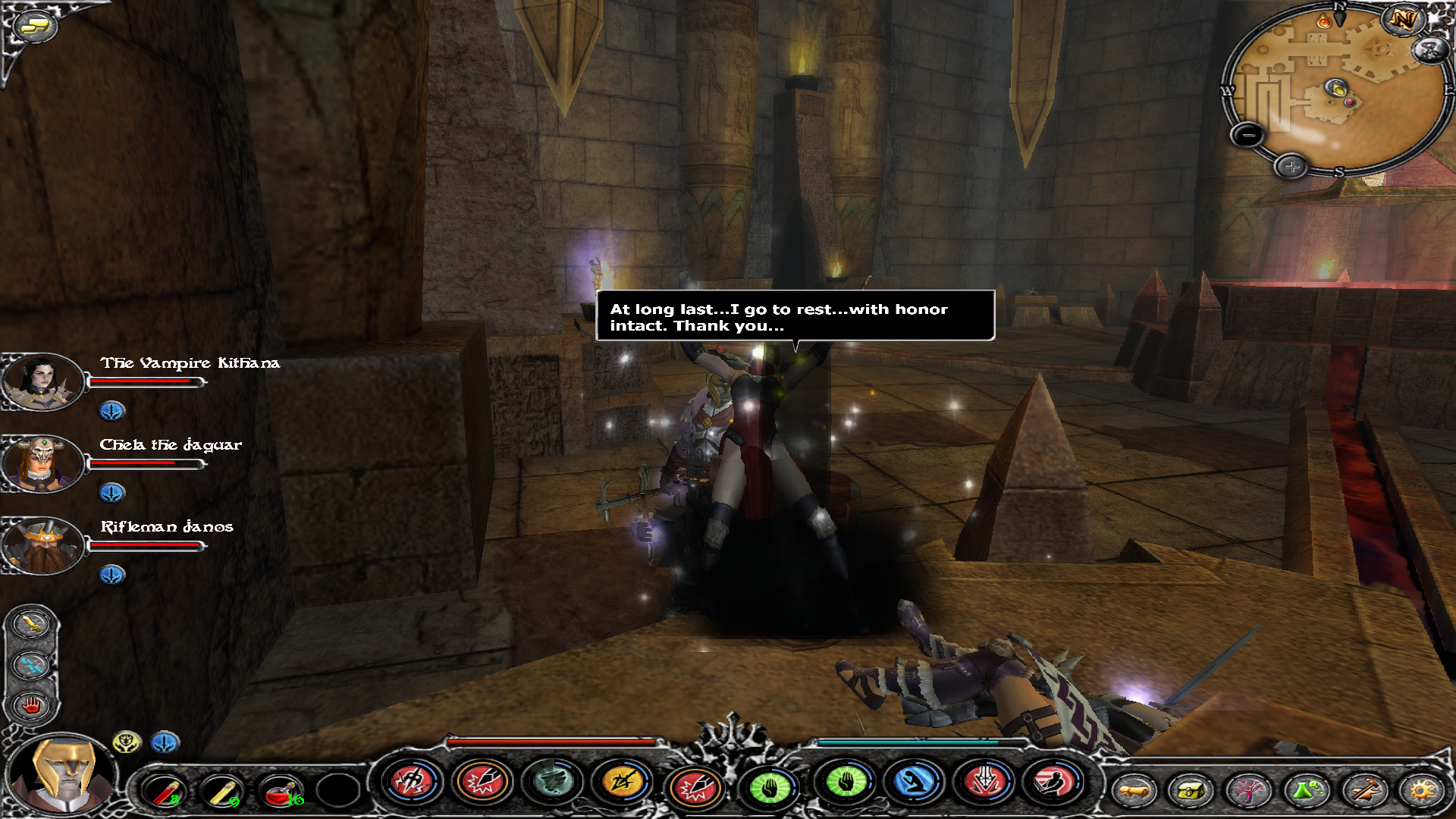Select Chela the Jaguar's portrait
This screenshot has height=819, width=1456.
(x=41, y=463)
